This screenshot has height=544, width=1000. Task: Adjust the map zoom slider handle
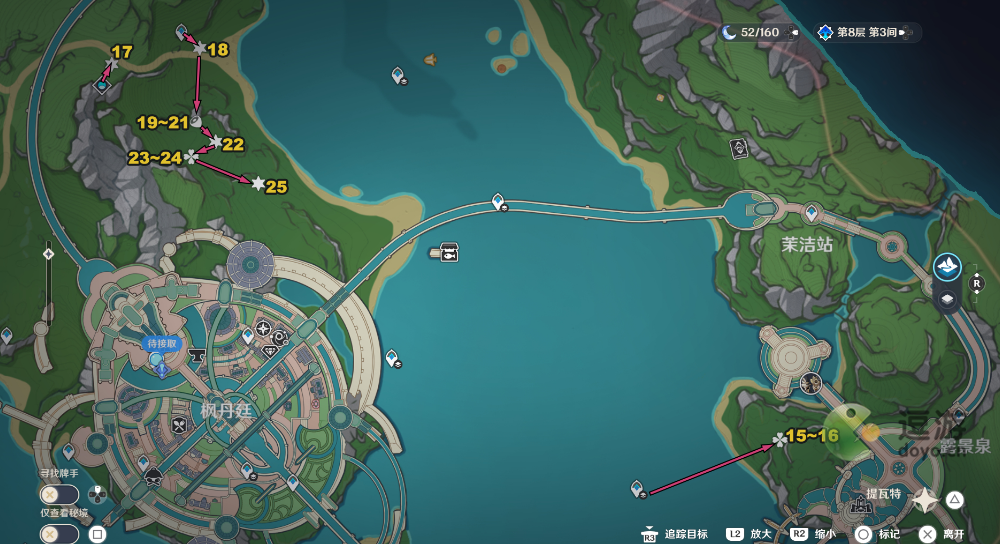(48, 254)
